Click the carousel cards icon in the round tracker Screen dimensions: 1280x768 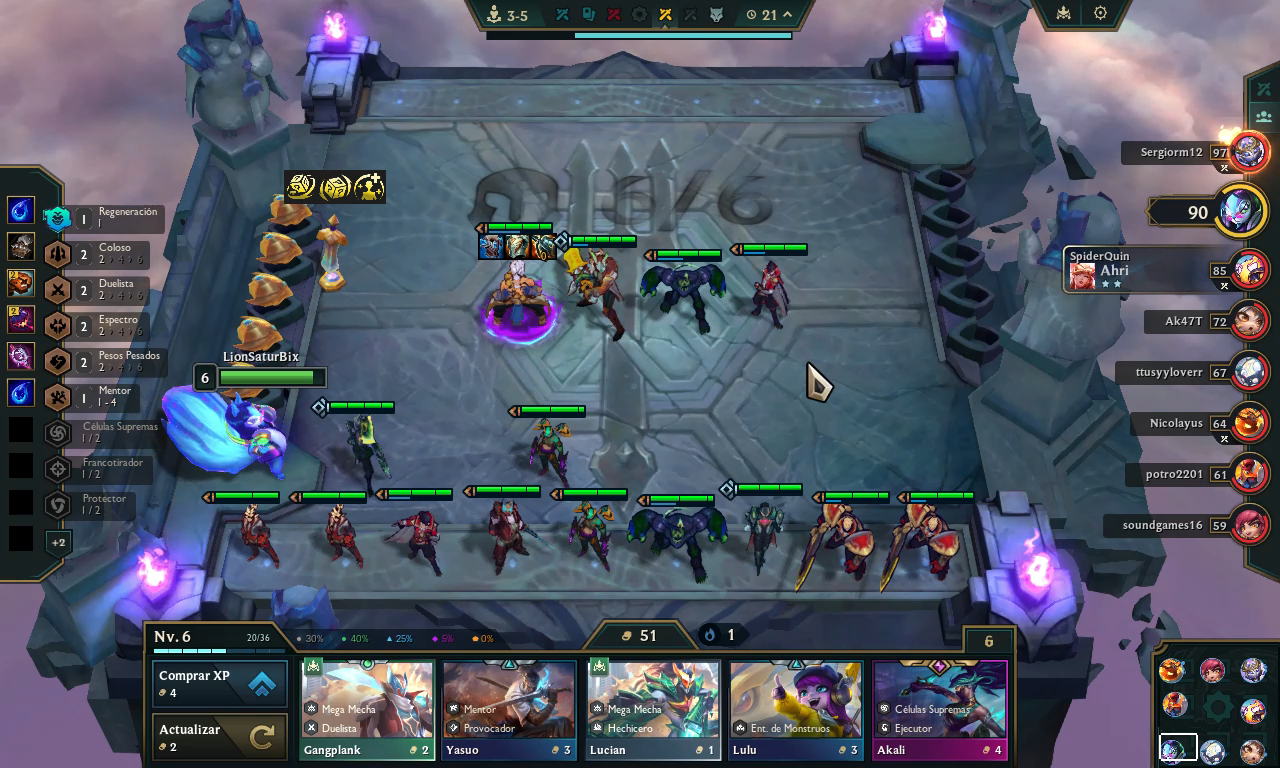click(x=587, y=14)
